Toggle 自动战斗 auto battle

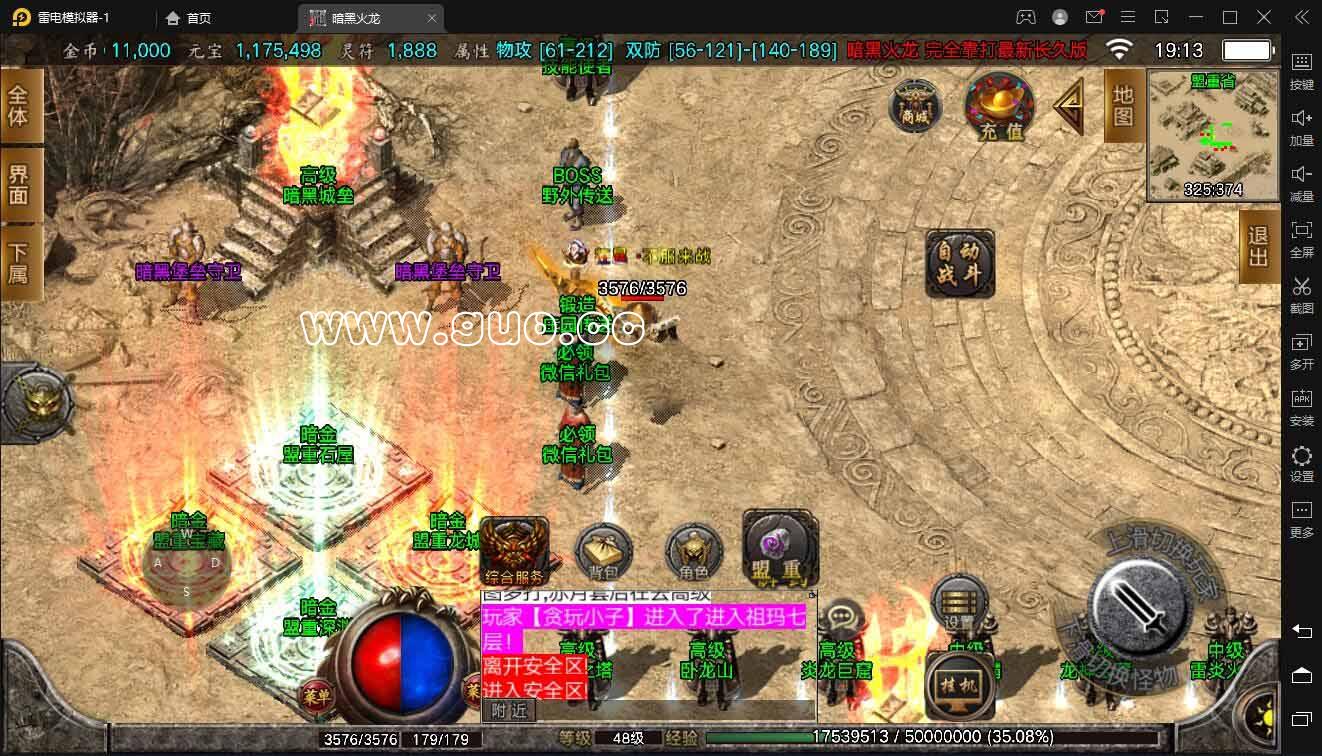point(960,264)
